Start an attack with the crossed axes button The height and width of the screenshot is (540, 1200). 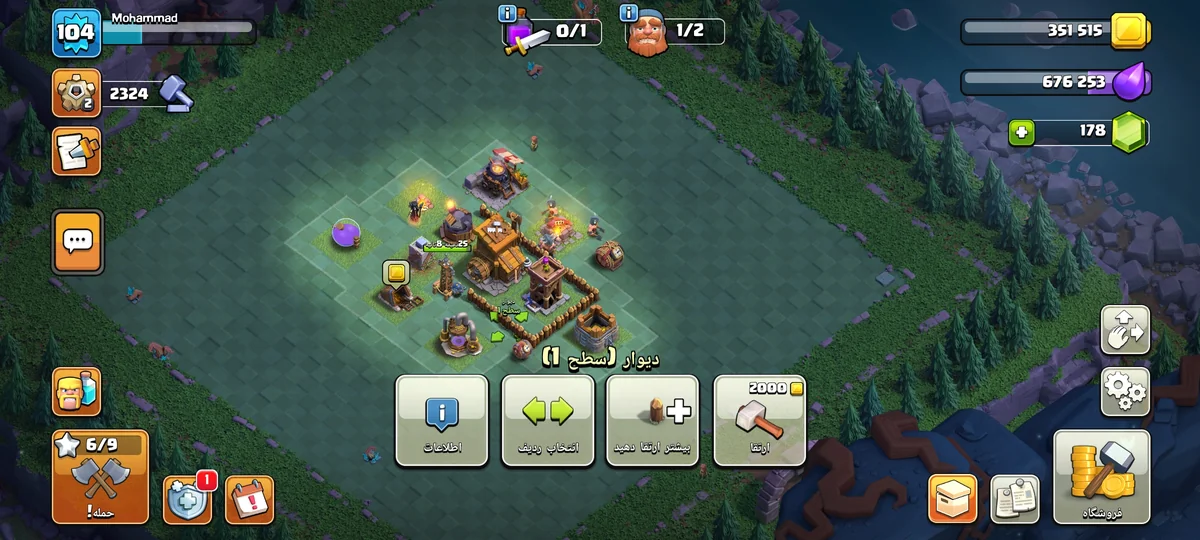point(100,477)
